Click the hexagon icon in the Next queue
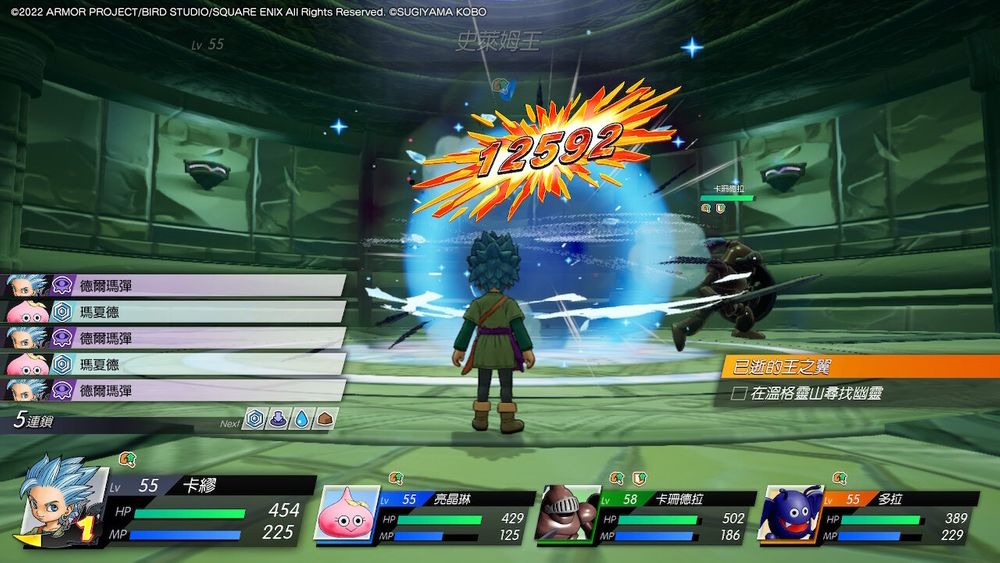Viewport: 1000px width, 563px height. pyautogui.click(x=257, y=421)
